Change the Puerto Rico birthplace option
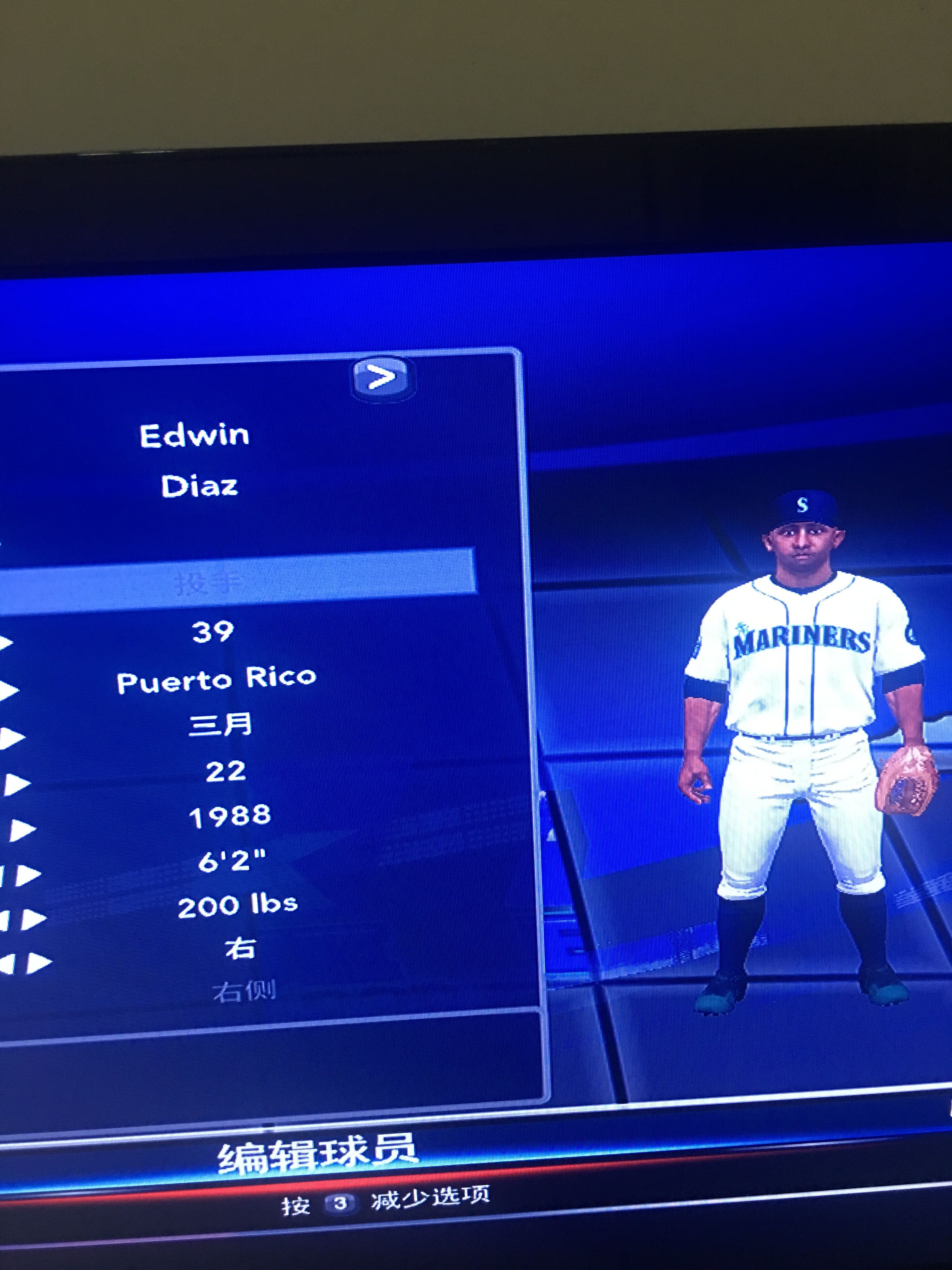 [216, 680]
